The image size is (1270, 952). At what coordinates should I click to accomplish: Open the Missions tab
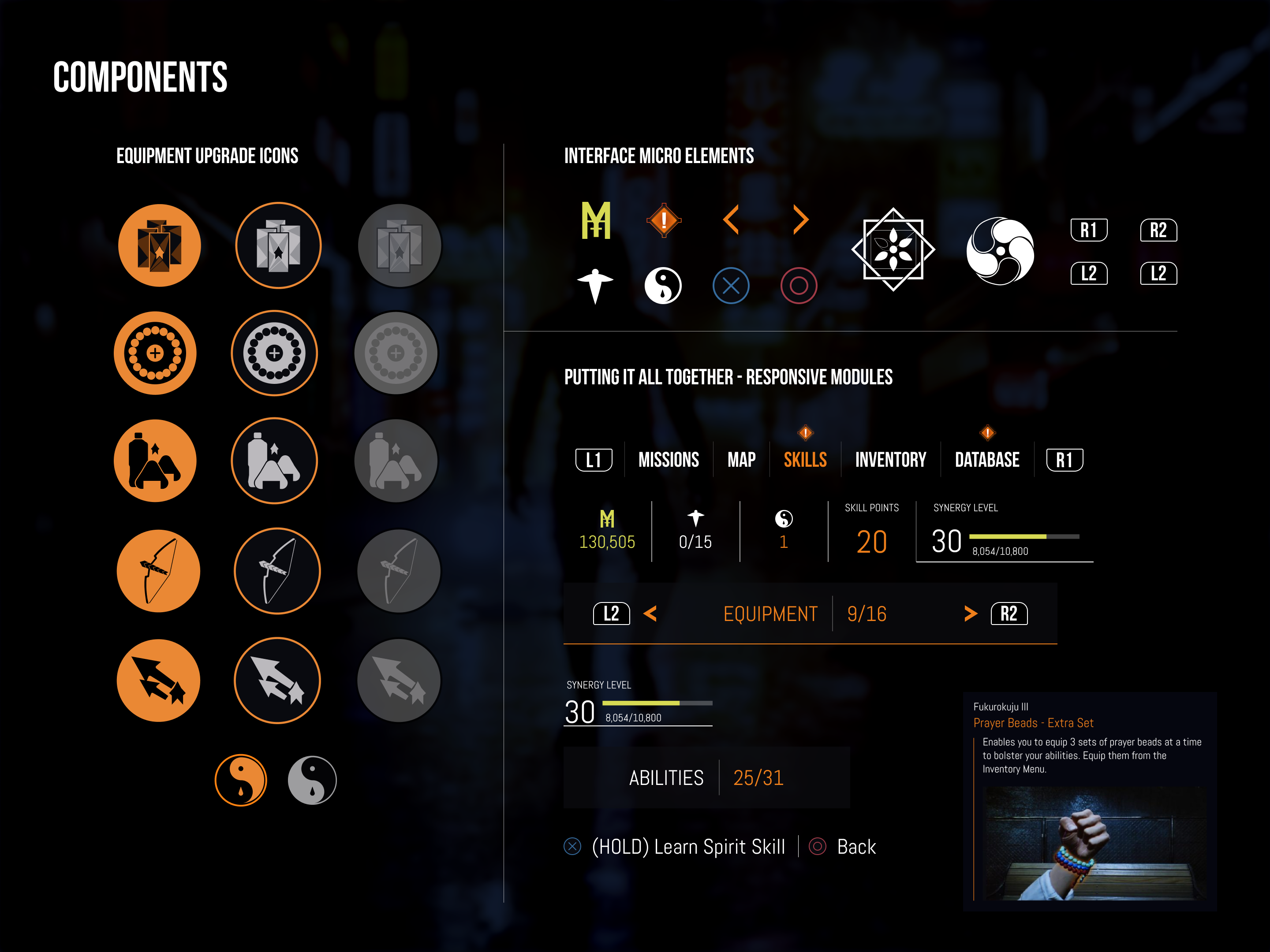pos(669,459)
